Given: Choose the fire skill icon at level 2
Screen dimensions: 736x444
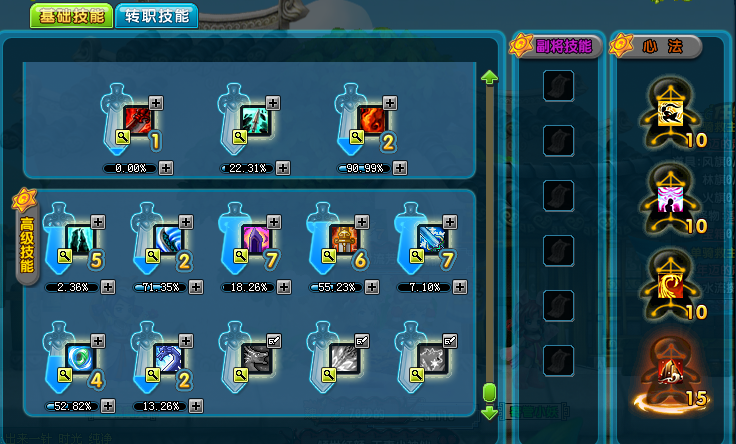Looking at the screenshot, I should tap(372, 120).
